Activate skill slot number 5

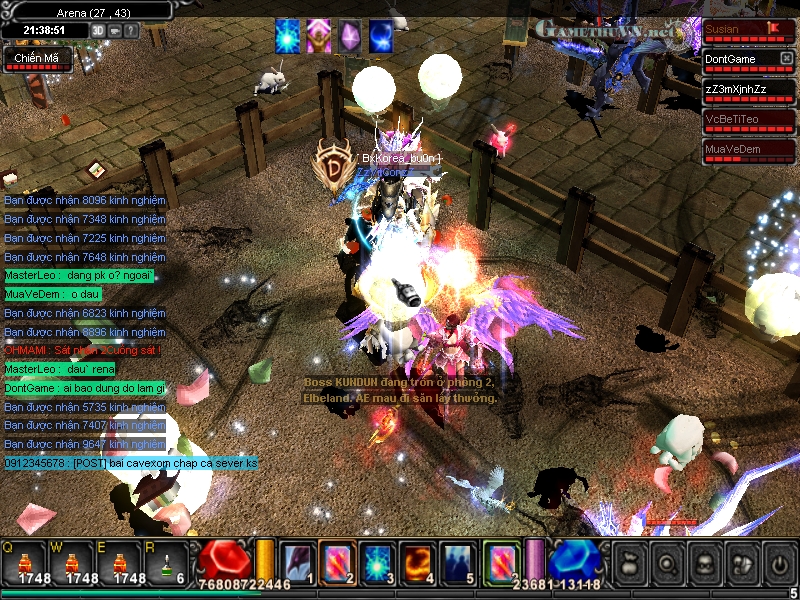pos(457,561)
